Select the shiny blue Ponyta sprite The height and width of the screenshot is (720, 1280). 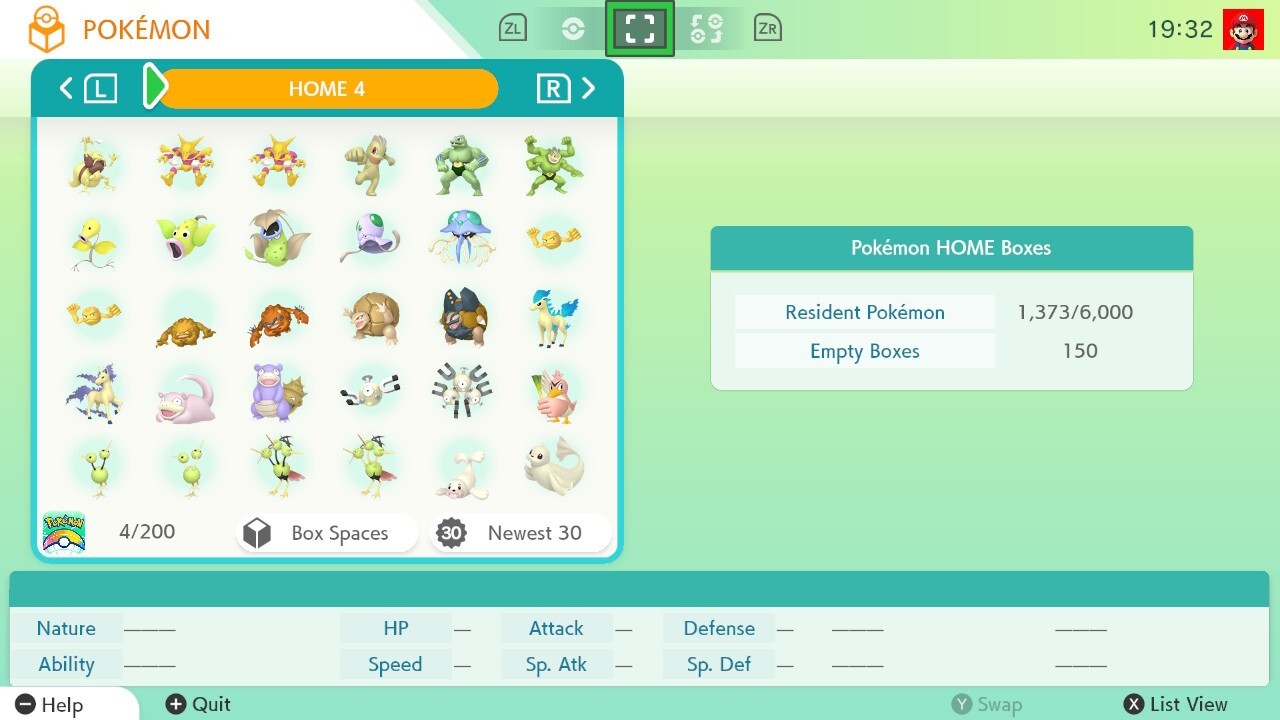point(554,316)
